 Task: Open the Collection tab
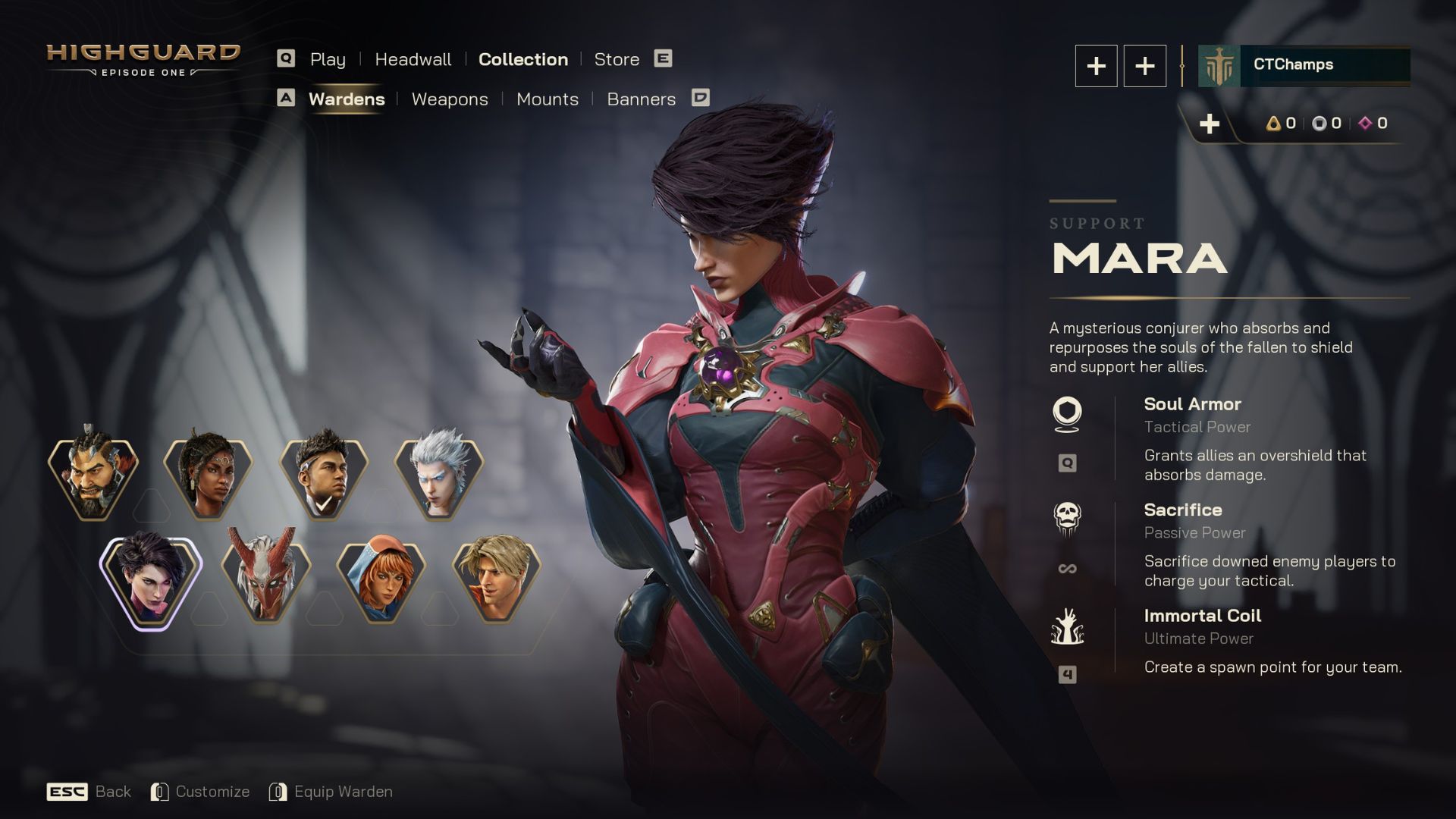[522, 59]
